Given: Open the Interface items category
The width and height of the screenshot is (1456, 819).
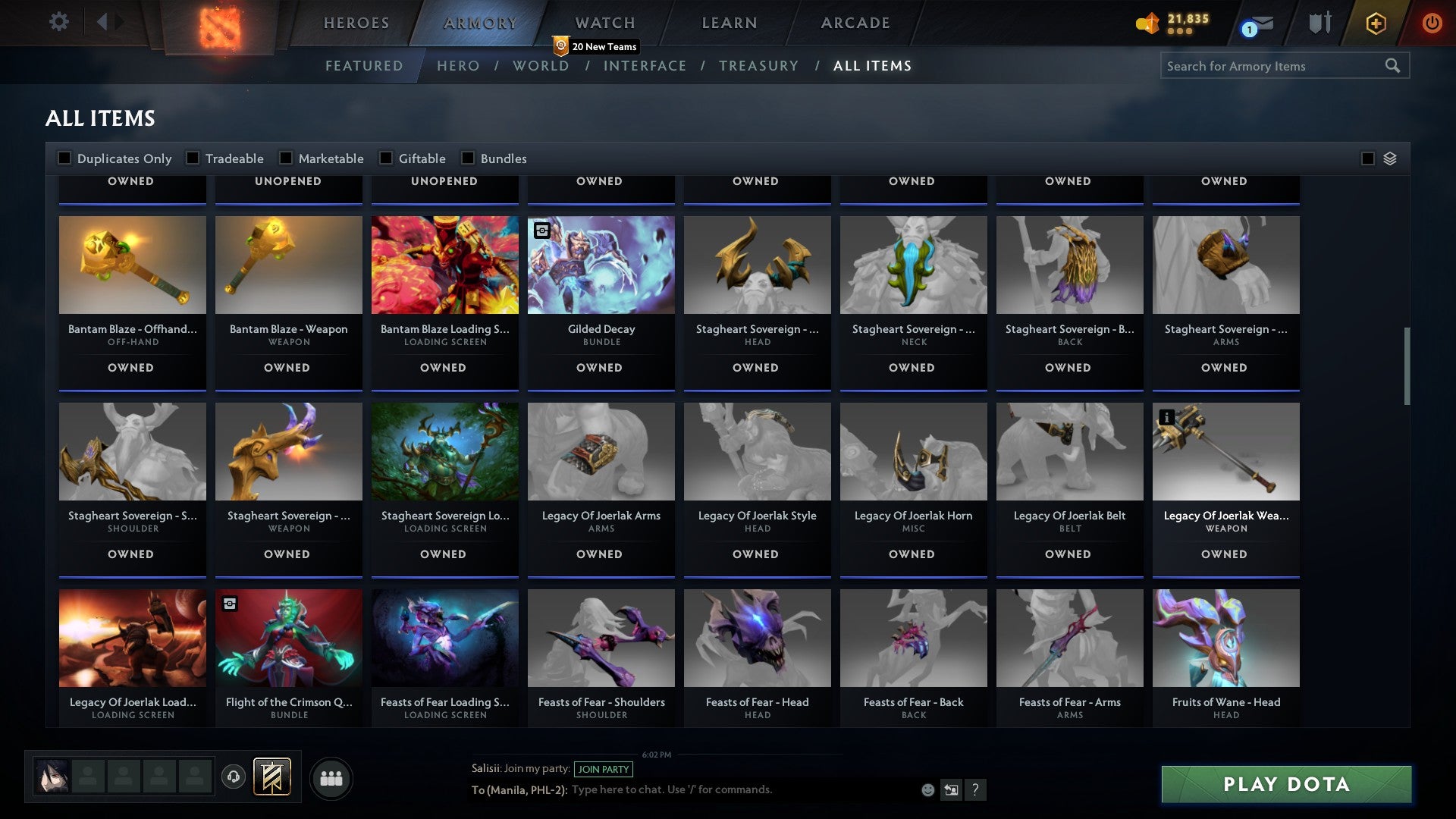Looking at the screenshot, I should (645, 66).
